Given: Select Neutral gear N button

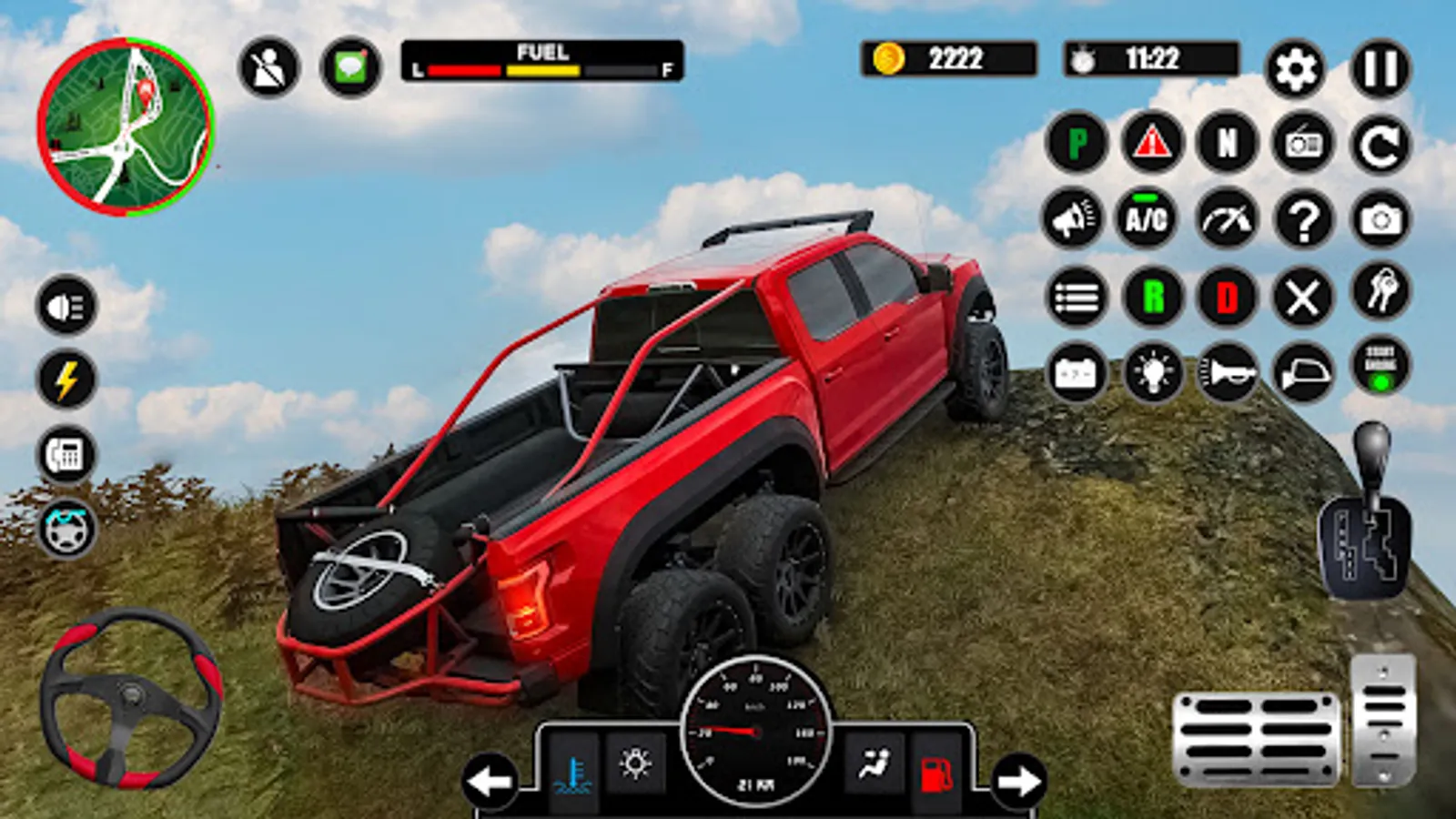Looking at the screenshot, I should [x=1228, y=143].
